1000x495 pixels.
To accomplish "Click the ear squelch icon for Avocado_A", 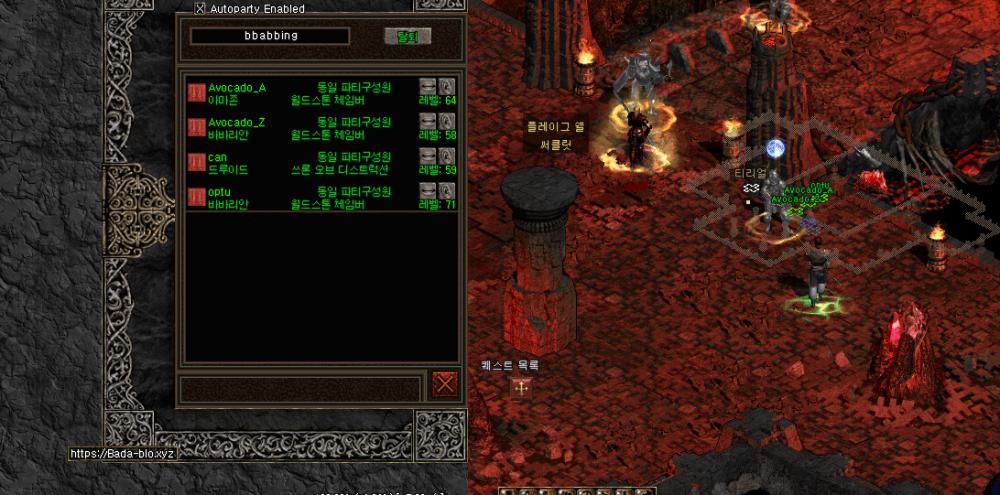I will click(447, 86).
